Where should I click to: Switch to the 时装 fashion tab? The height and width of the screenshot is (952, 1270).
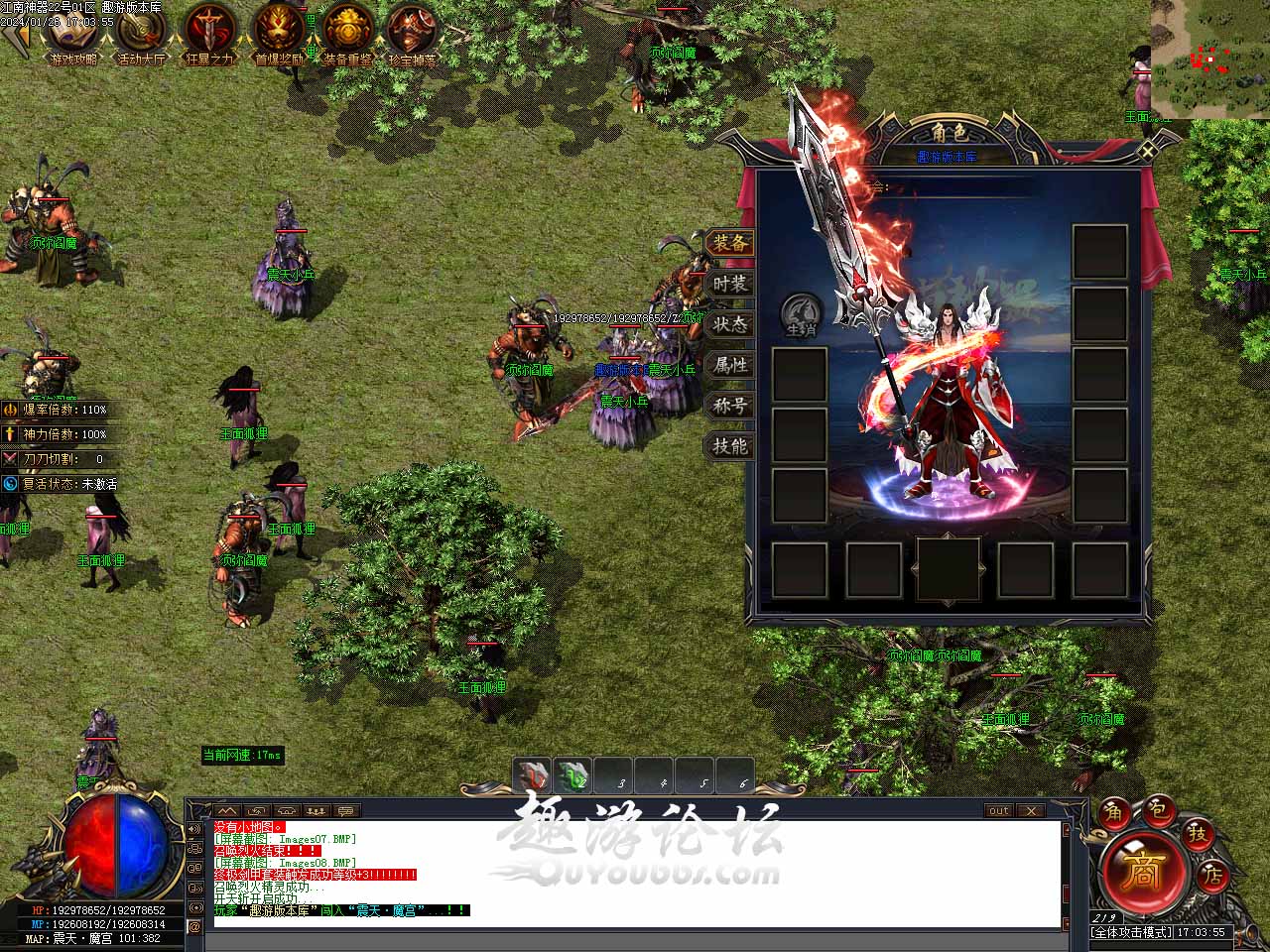(x=729, y=284)
